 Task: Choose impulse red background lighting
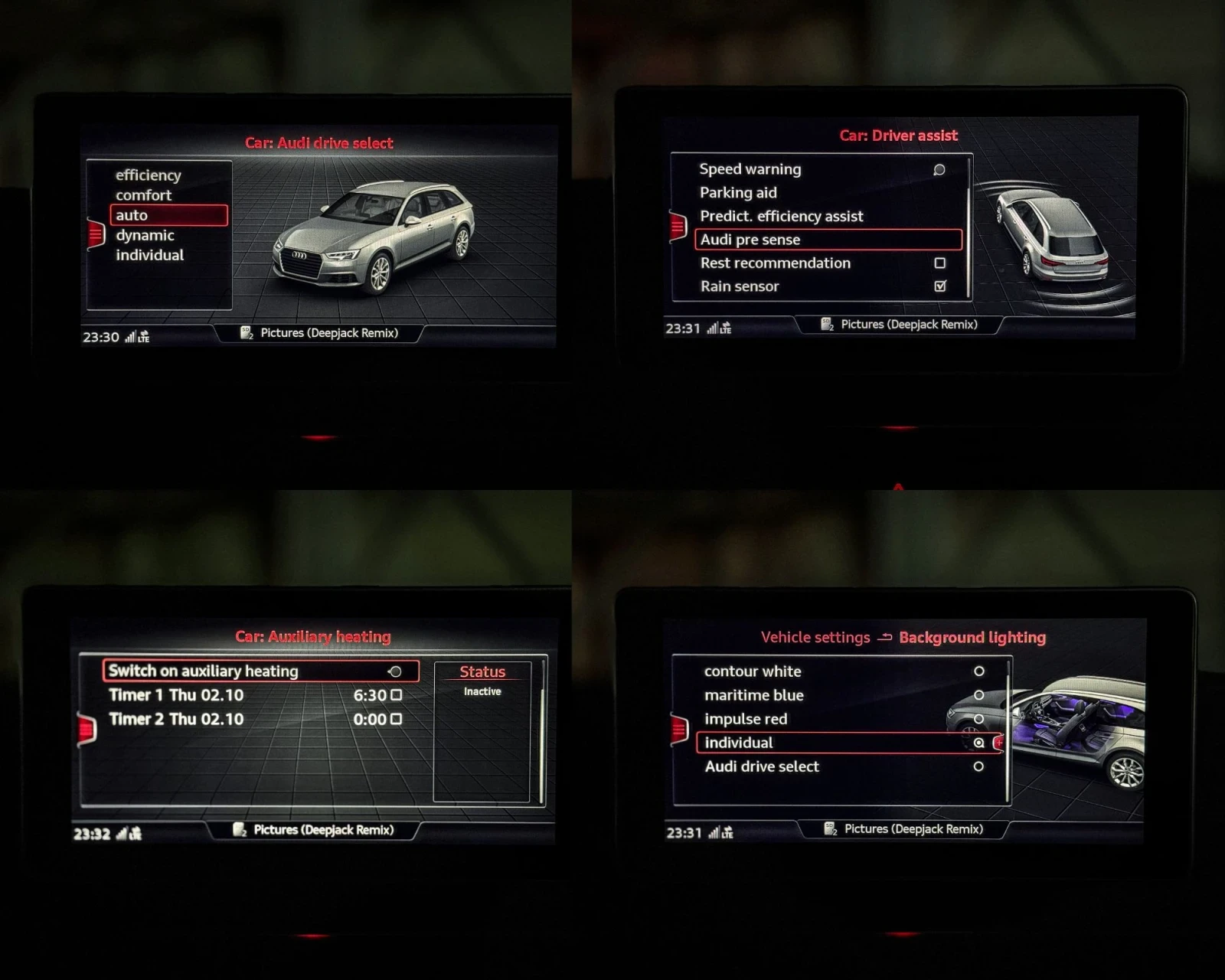(x=978, y=719)
